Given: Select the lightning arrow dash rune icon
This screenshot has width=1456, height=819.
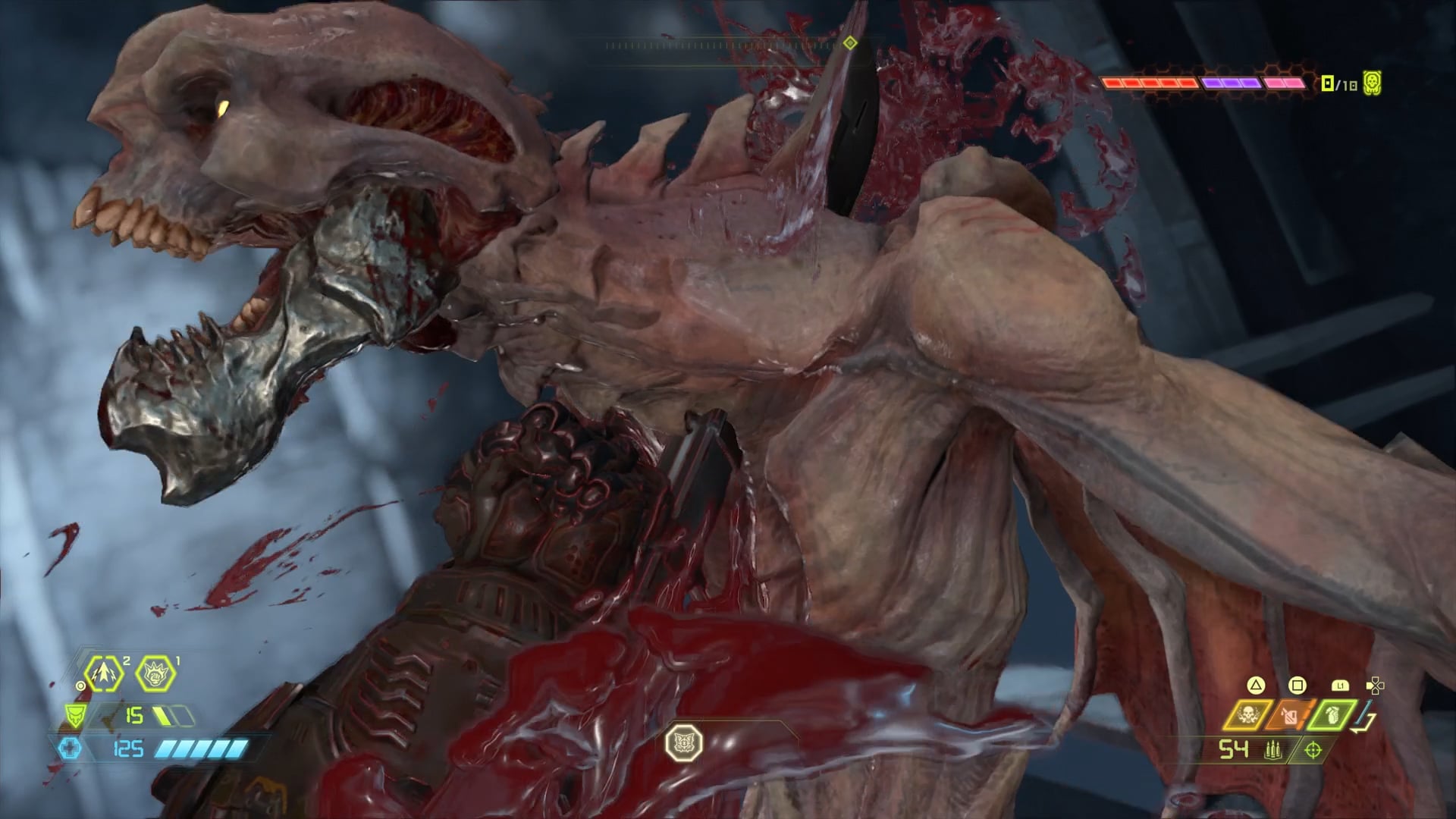Looking at the screenshot, I should tap(103, 673).
